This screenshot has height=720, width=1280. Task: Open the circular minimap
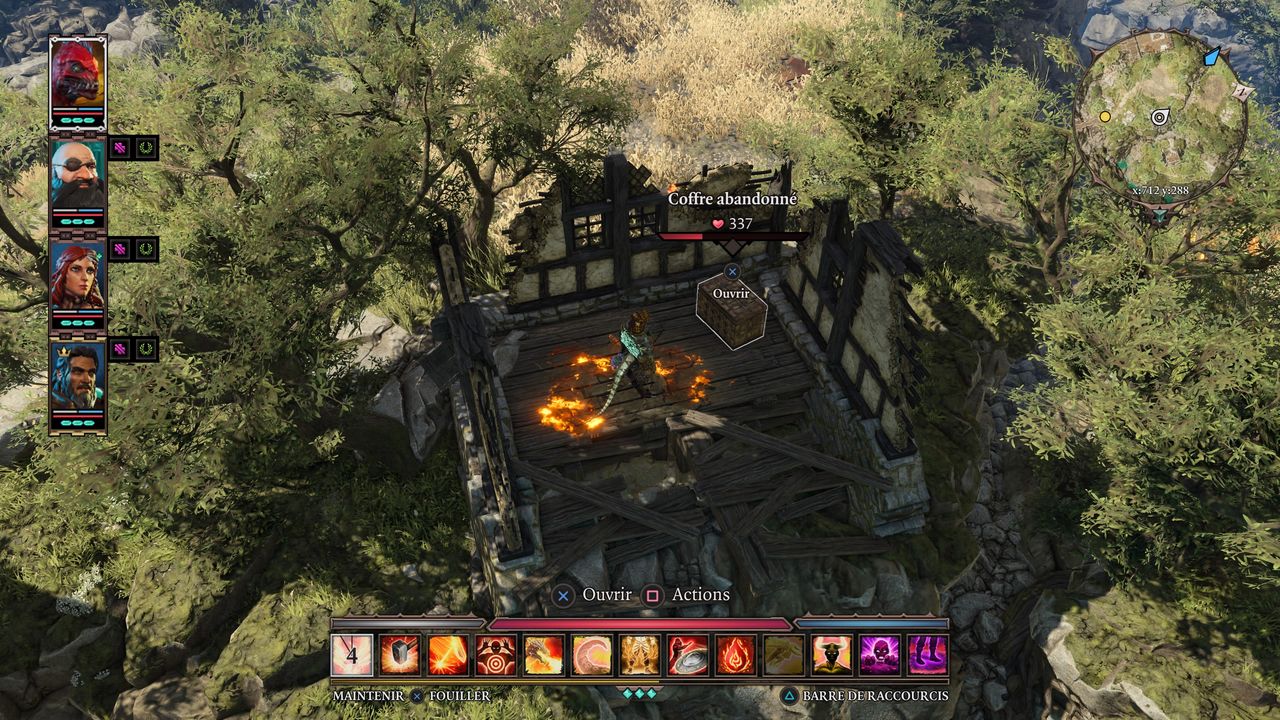point(1160,118)
